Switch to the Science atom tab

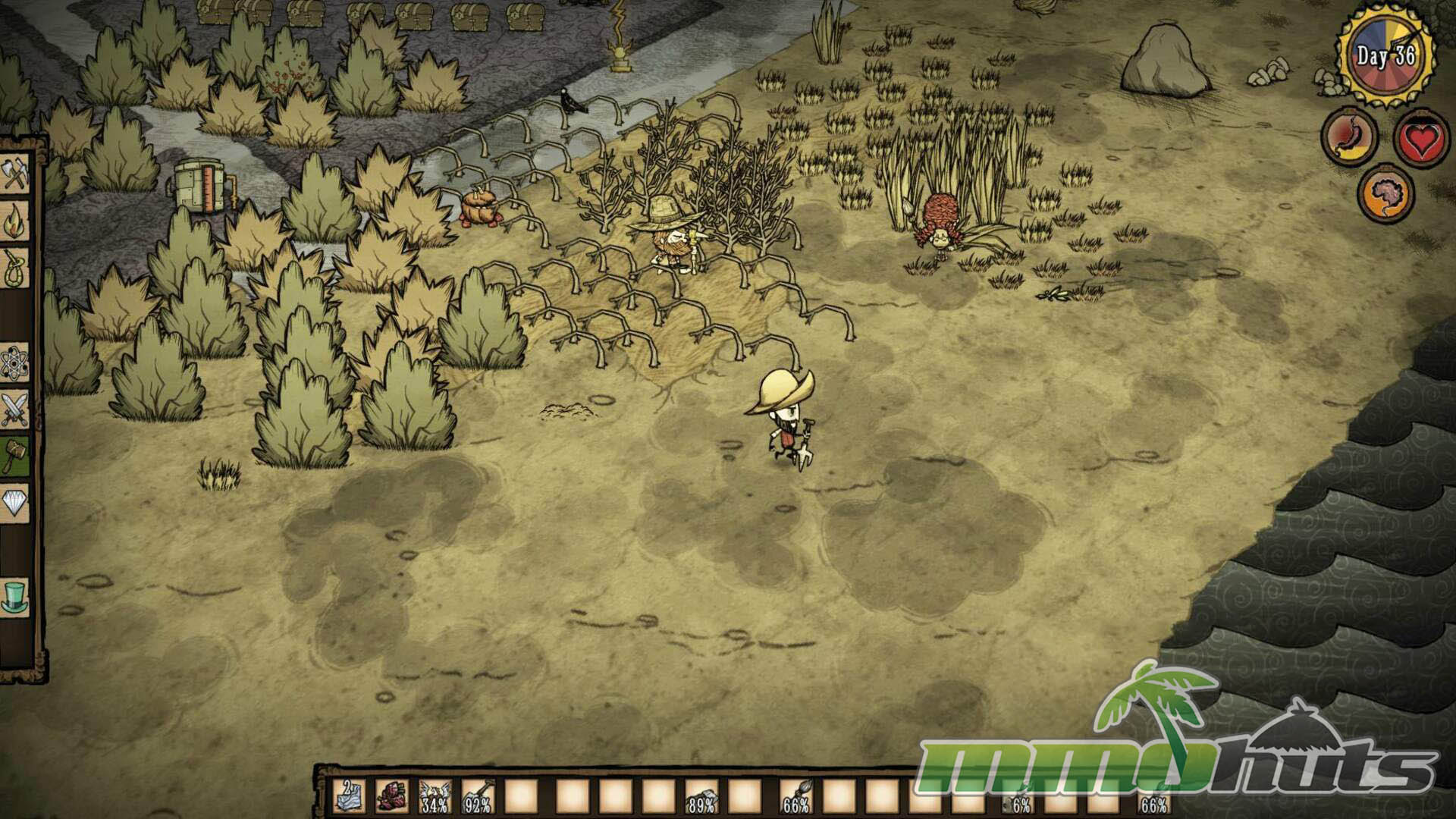tap(15, 364)
